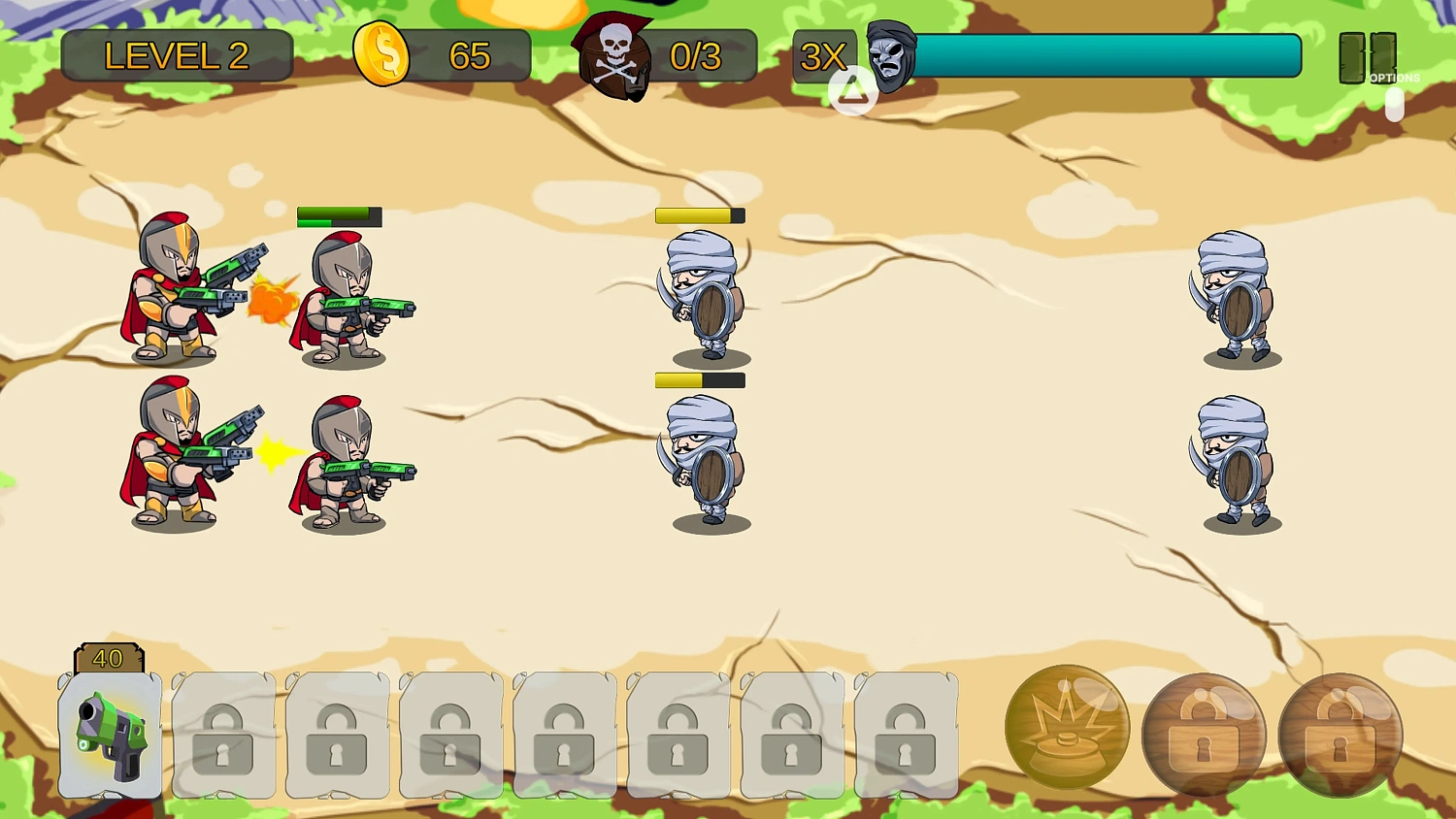The height and width of the screenshot is (819, 1456).
Task: Select the middle locked weapon card
Action: pos(565,737)
